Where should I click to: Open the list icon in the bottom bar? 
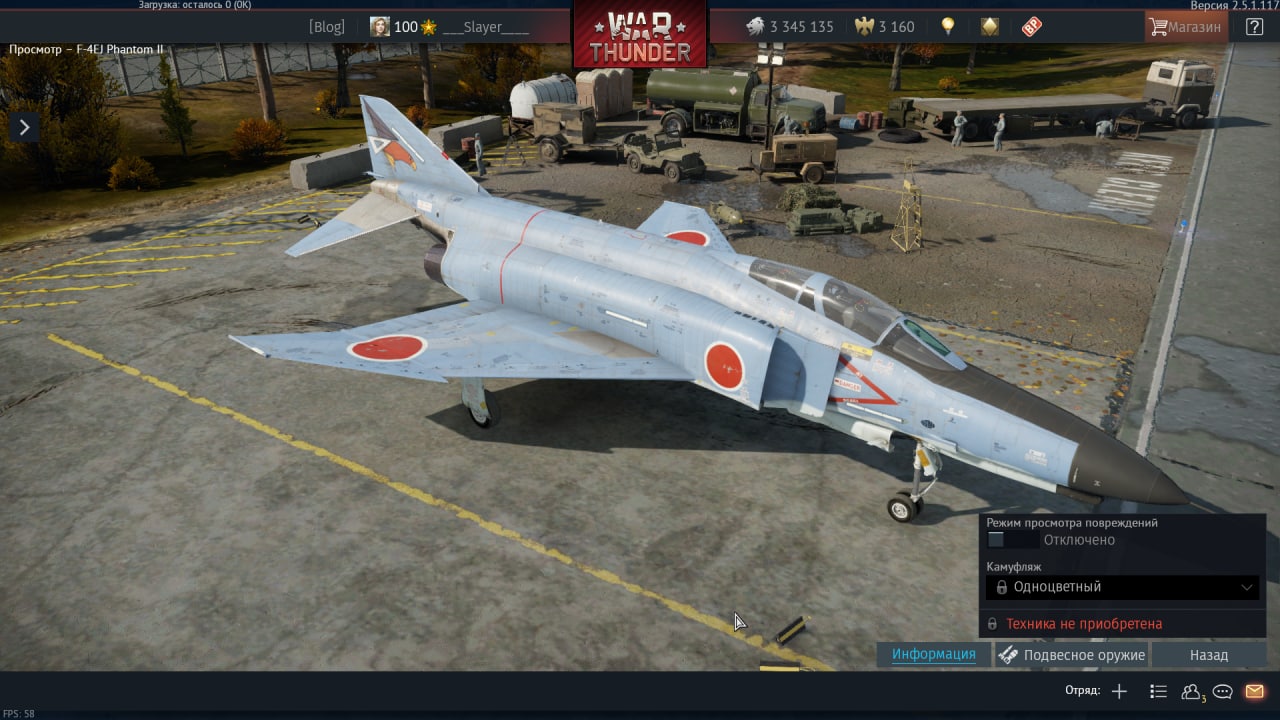1158,691
